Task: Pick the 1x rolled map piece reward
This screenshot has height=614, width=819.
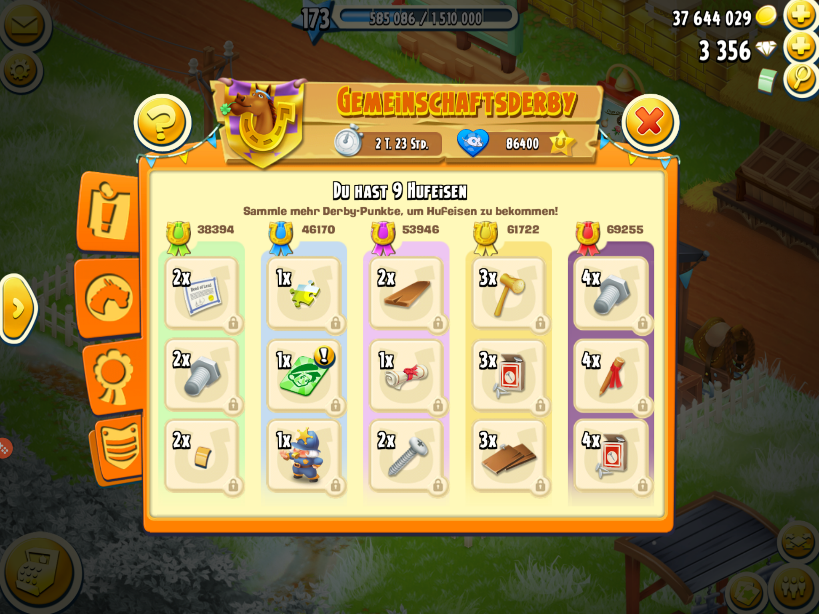Action: (406, 375)
